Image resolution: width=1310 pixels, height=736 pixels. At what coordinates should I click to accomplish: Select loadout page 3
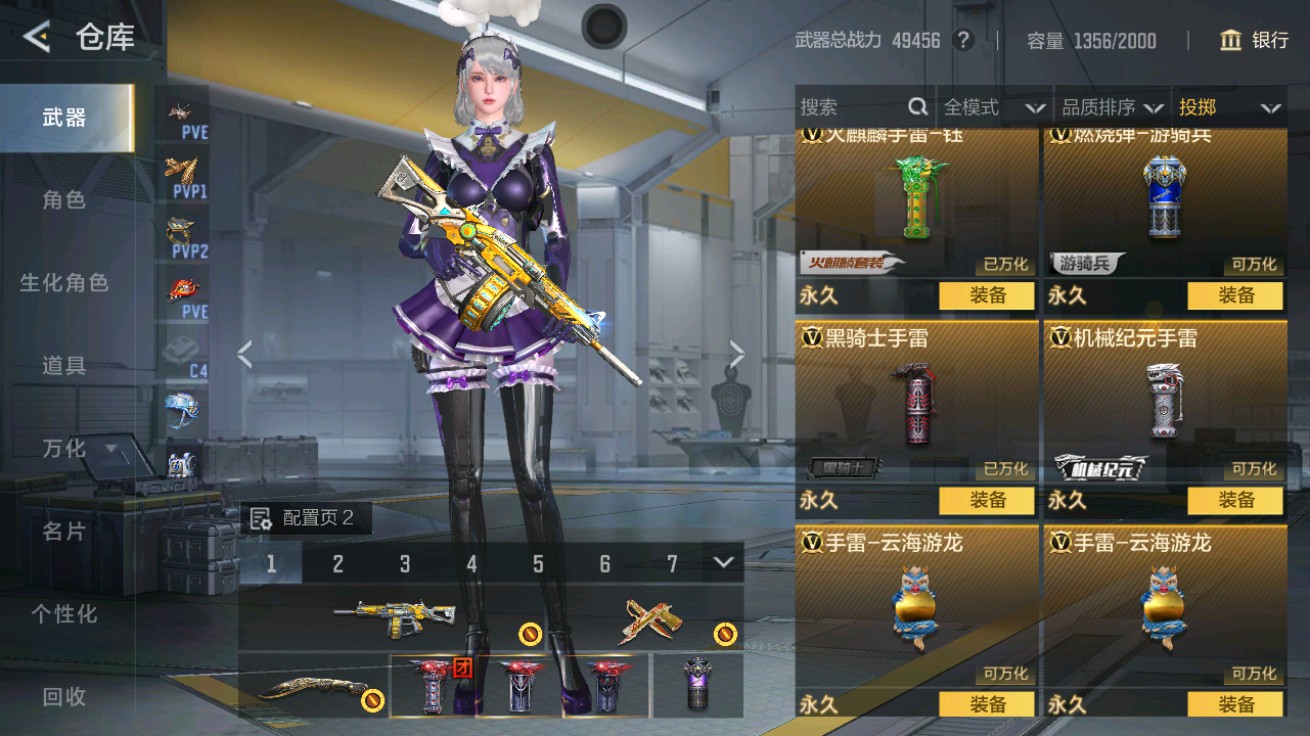coord(405,563)
